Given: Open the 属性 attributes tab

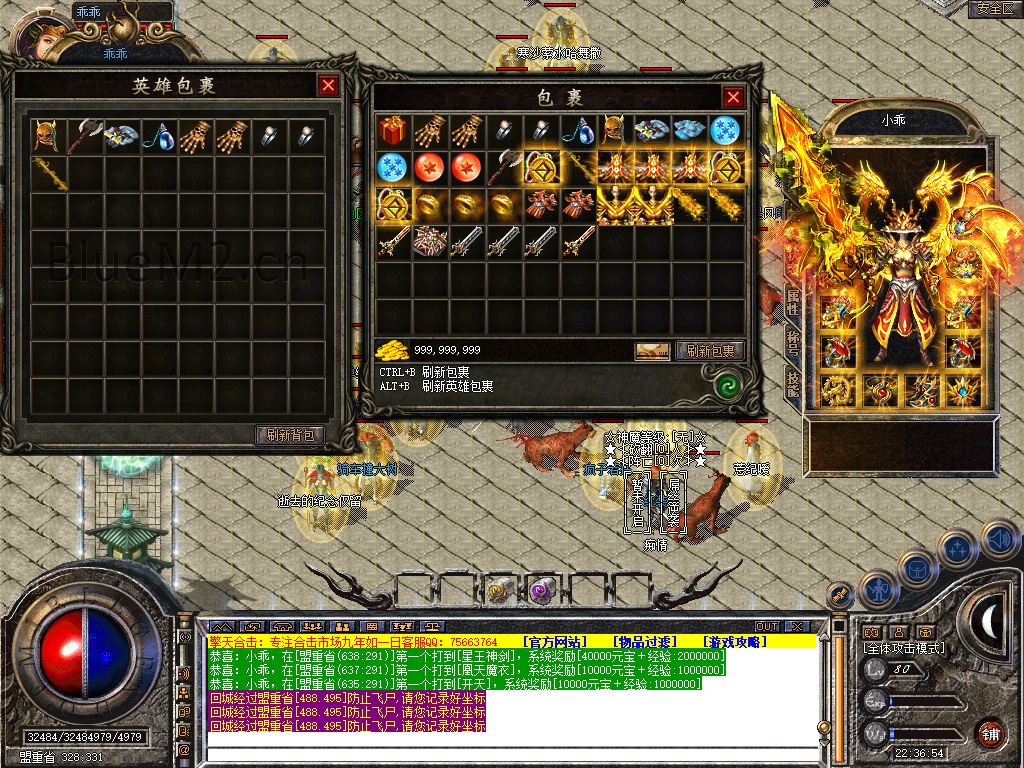Looking at the screenshot, I should 792,301.
